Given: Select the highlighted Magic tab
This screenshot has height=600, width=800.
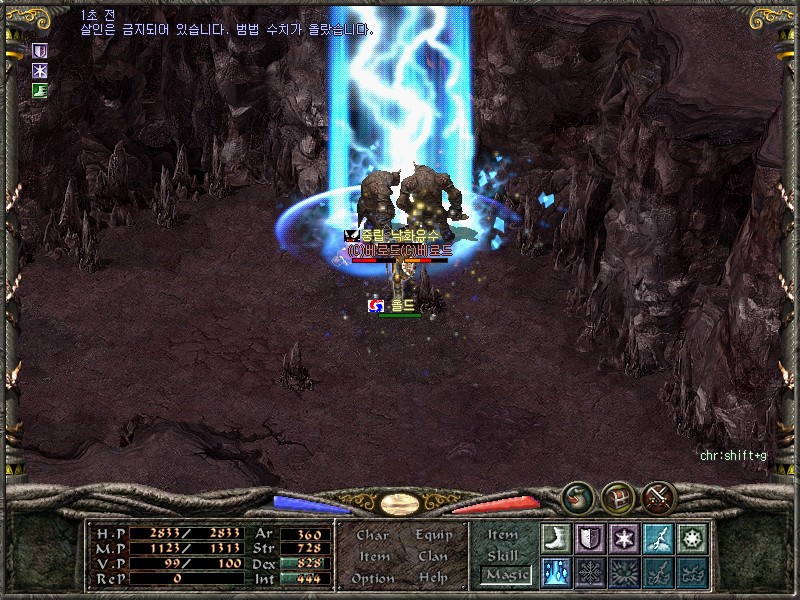Looking at the screenshot, I should [505, 575].
